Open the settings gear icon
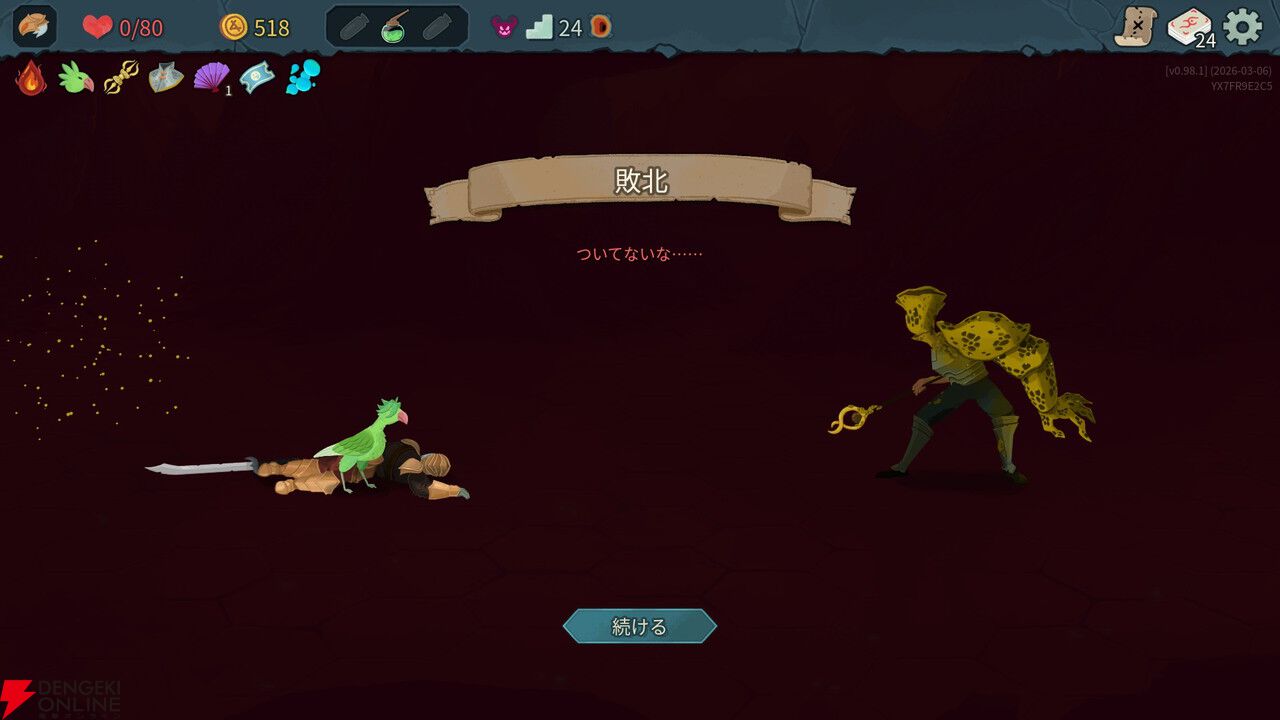 (1242, 27)
